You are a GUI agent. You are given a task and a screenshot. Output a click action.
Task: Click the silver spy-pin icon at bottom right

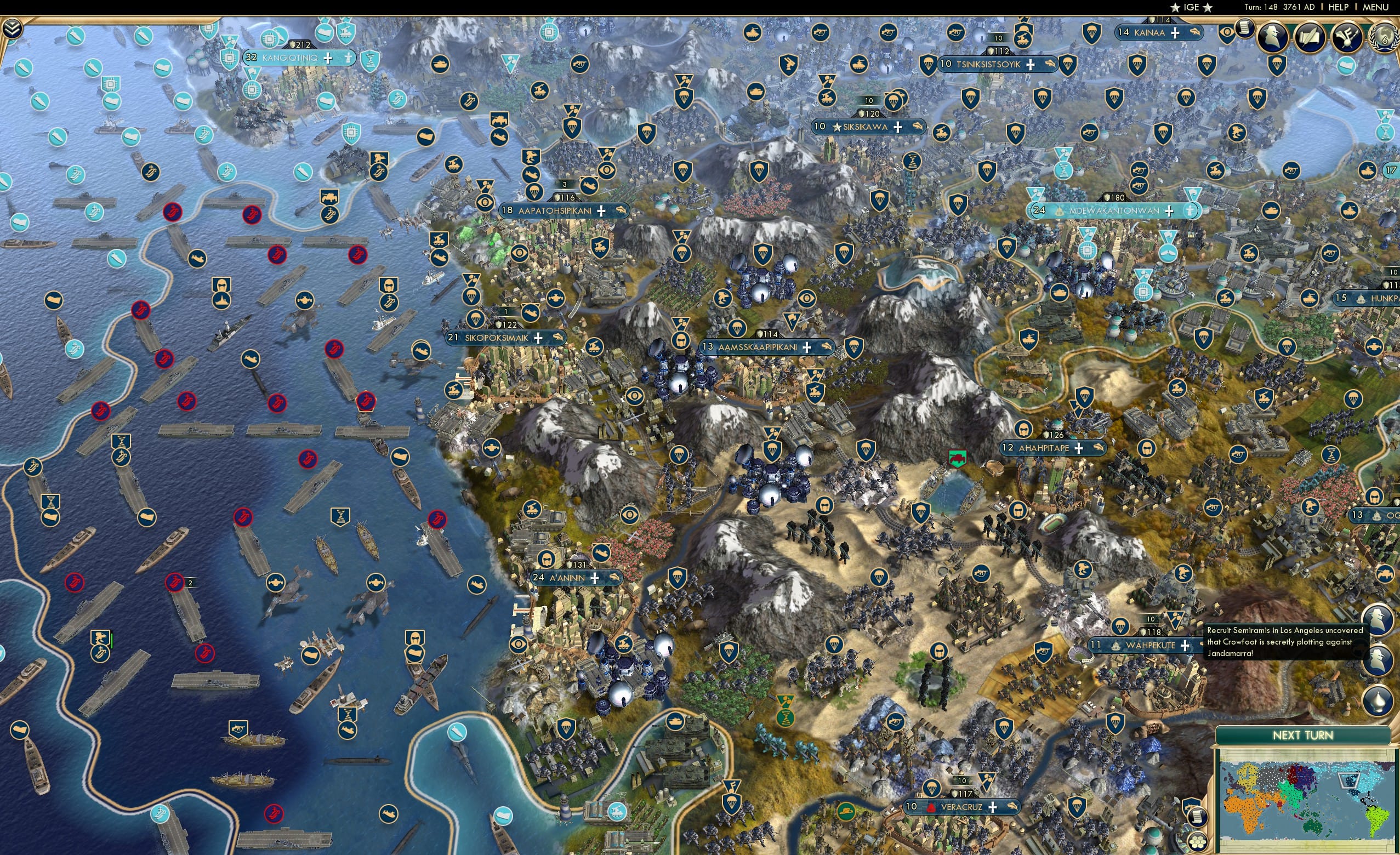click(1379, 700)
